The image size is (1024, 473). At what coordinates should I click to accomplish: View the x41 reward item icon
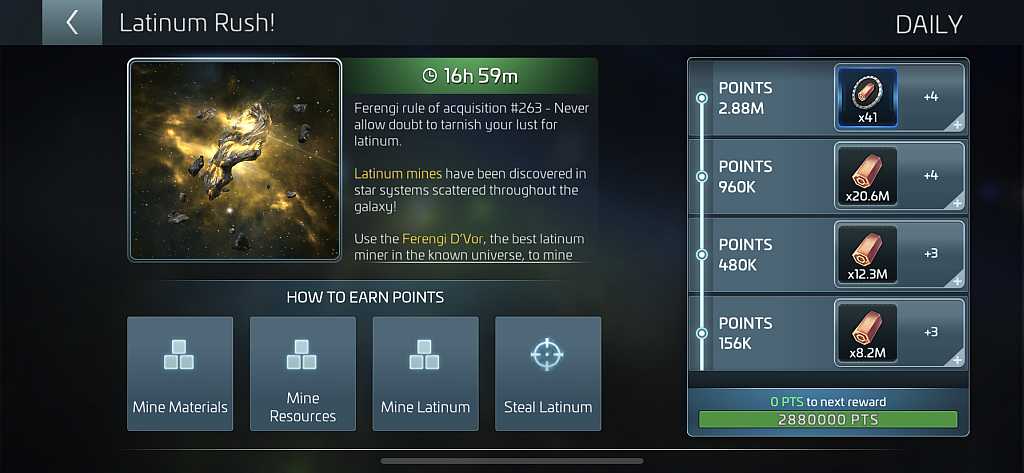click(x=866, y=98)
